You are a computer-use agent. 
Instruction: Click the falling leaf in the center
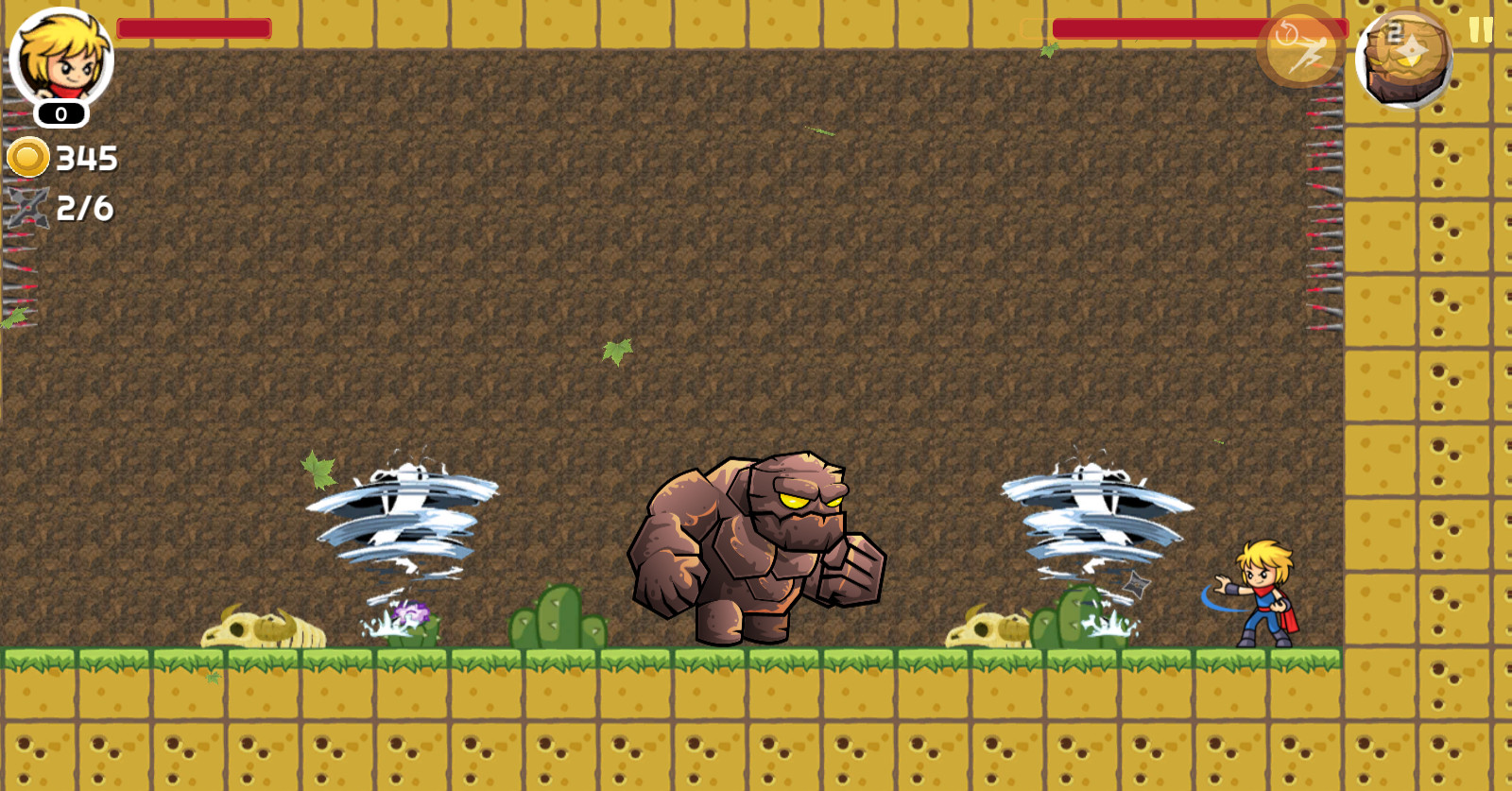point(618,349)
